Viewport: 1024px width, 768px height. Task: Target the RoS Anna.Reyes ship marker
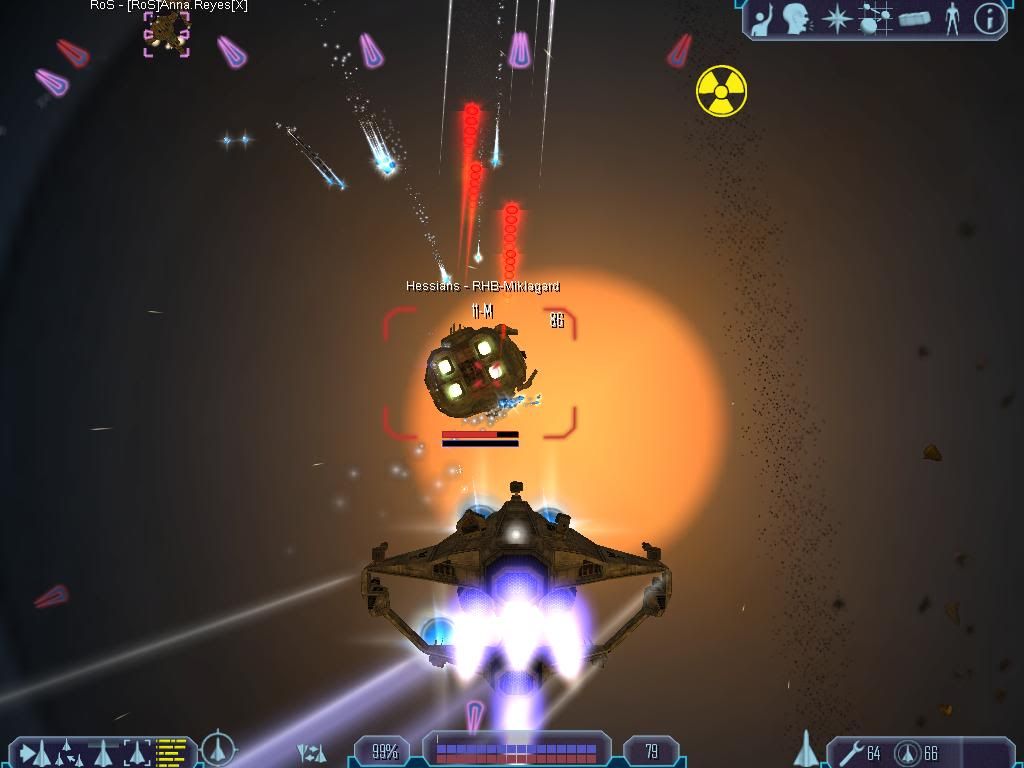coord(166,33)
